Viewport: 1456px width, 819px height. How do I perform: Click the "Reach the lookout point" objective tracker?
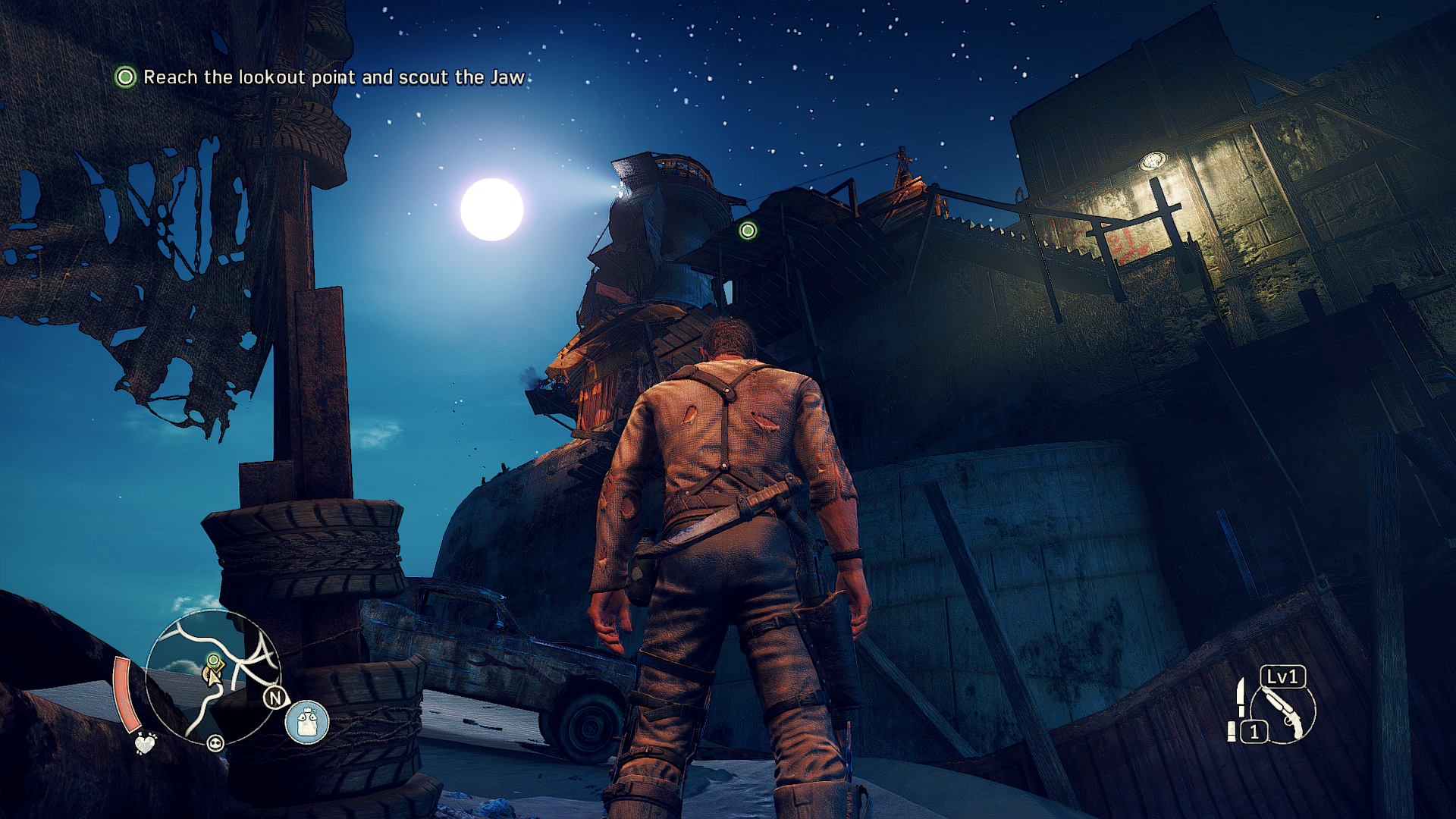(322, 77)
